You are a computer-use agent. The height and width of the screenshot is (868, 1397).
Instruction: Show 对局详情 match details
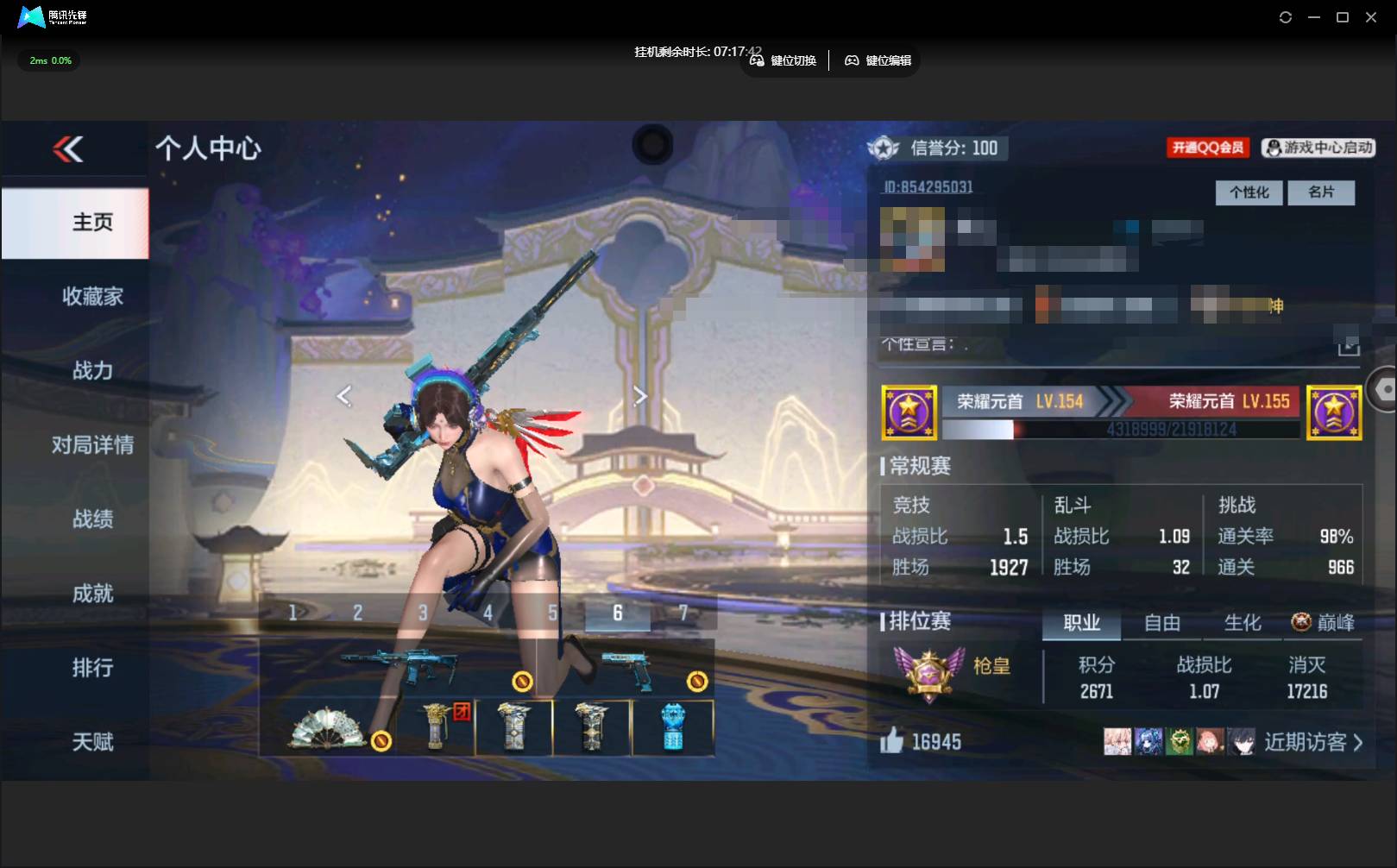click(x=92, y=444)
